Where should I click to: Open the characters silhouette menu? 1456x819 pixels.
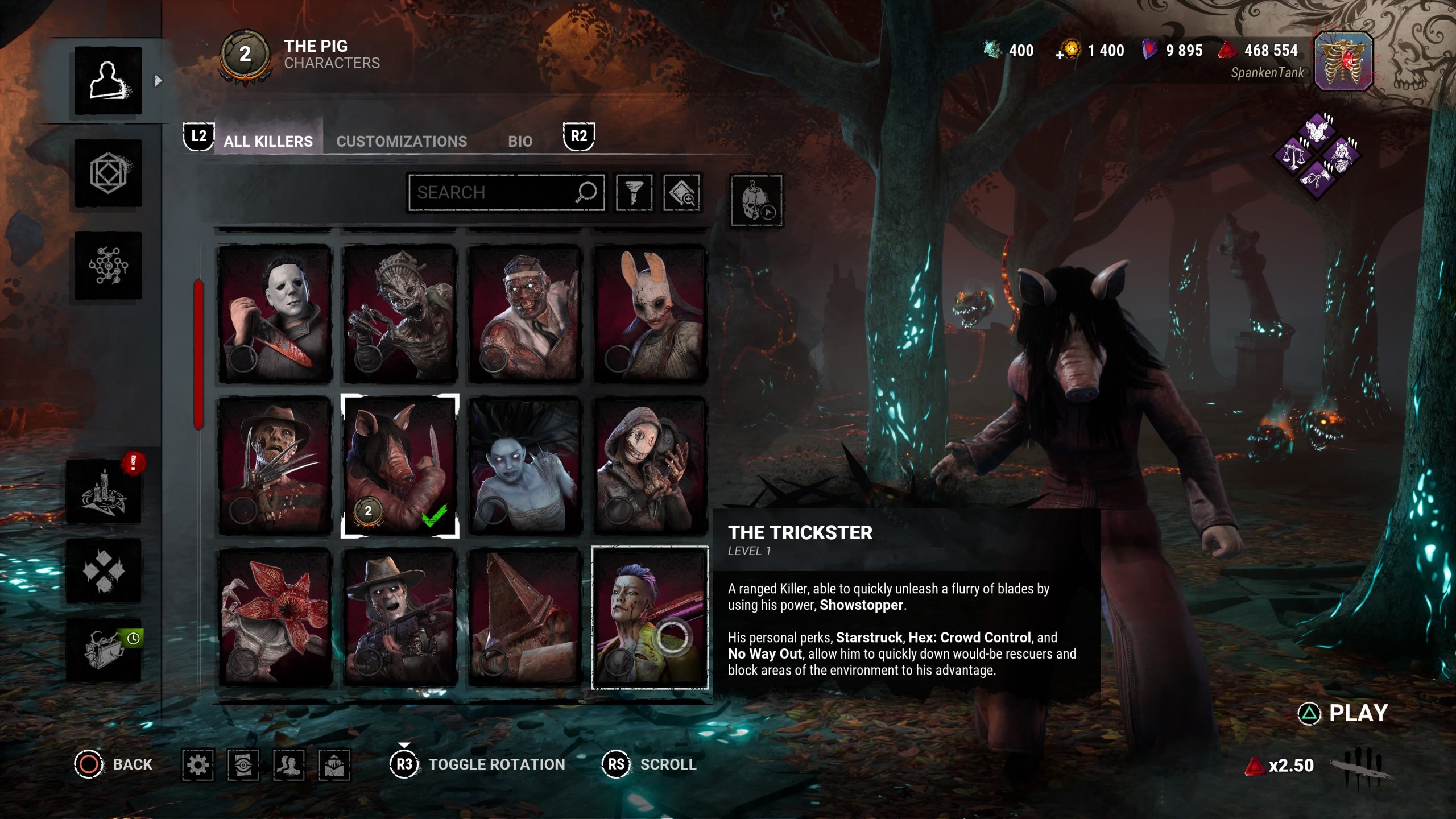click(108, 81)
